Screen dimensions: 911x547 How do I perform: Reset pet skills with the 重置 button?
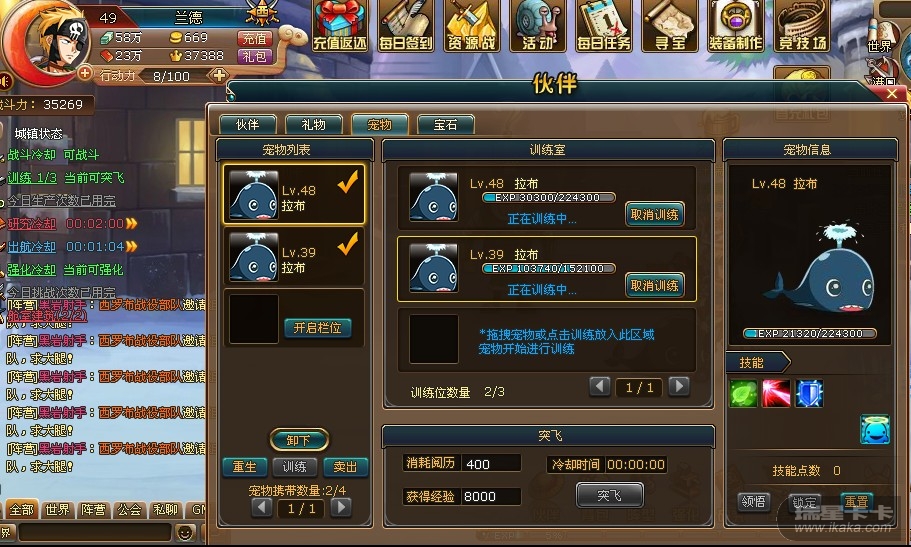point(856,501)
